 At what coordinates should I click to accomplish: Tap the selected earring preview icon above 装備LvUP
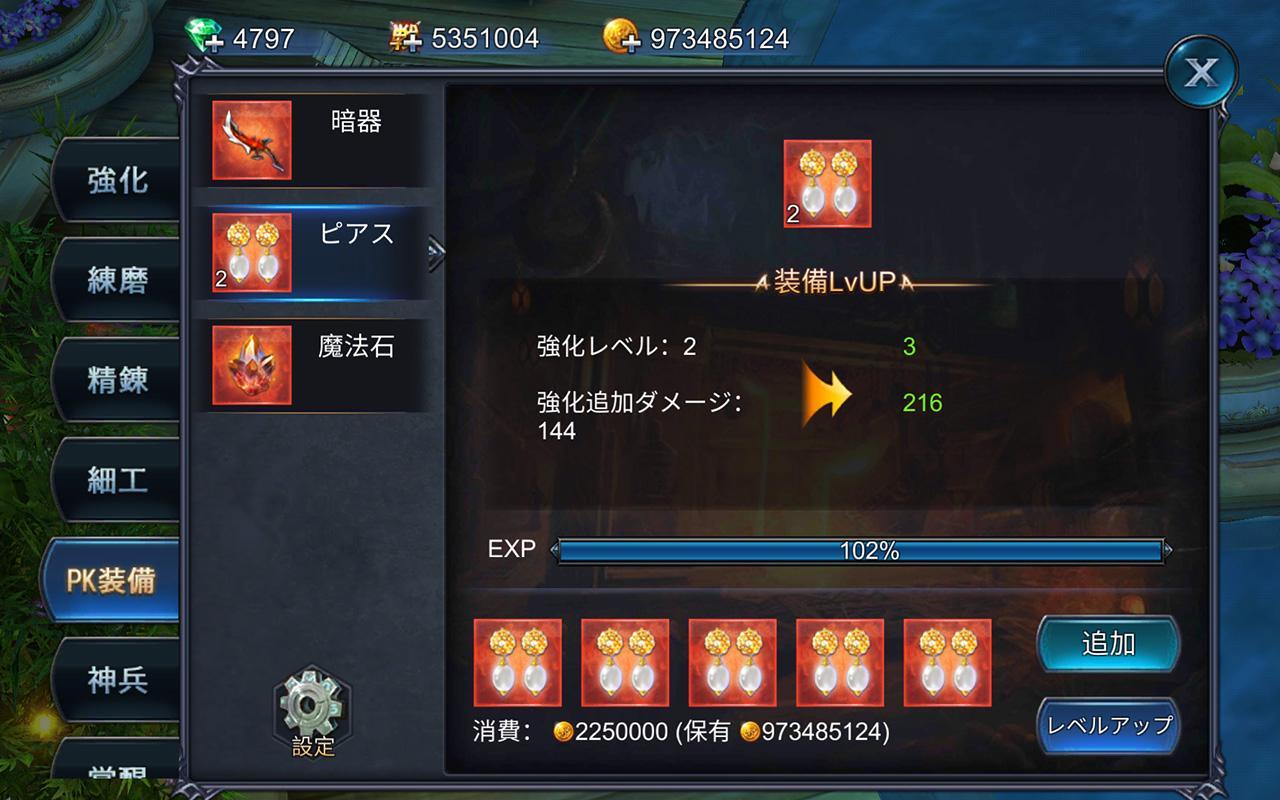(828, 183)
